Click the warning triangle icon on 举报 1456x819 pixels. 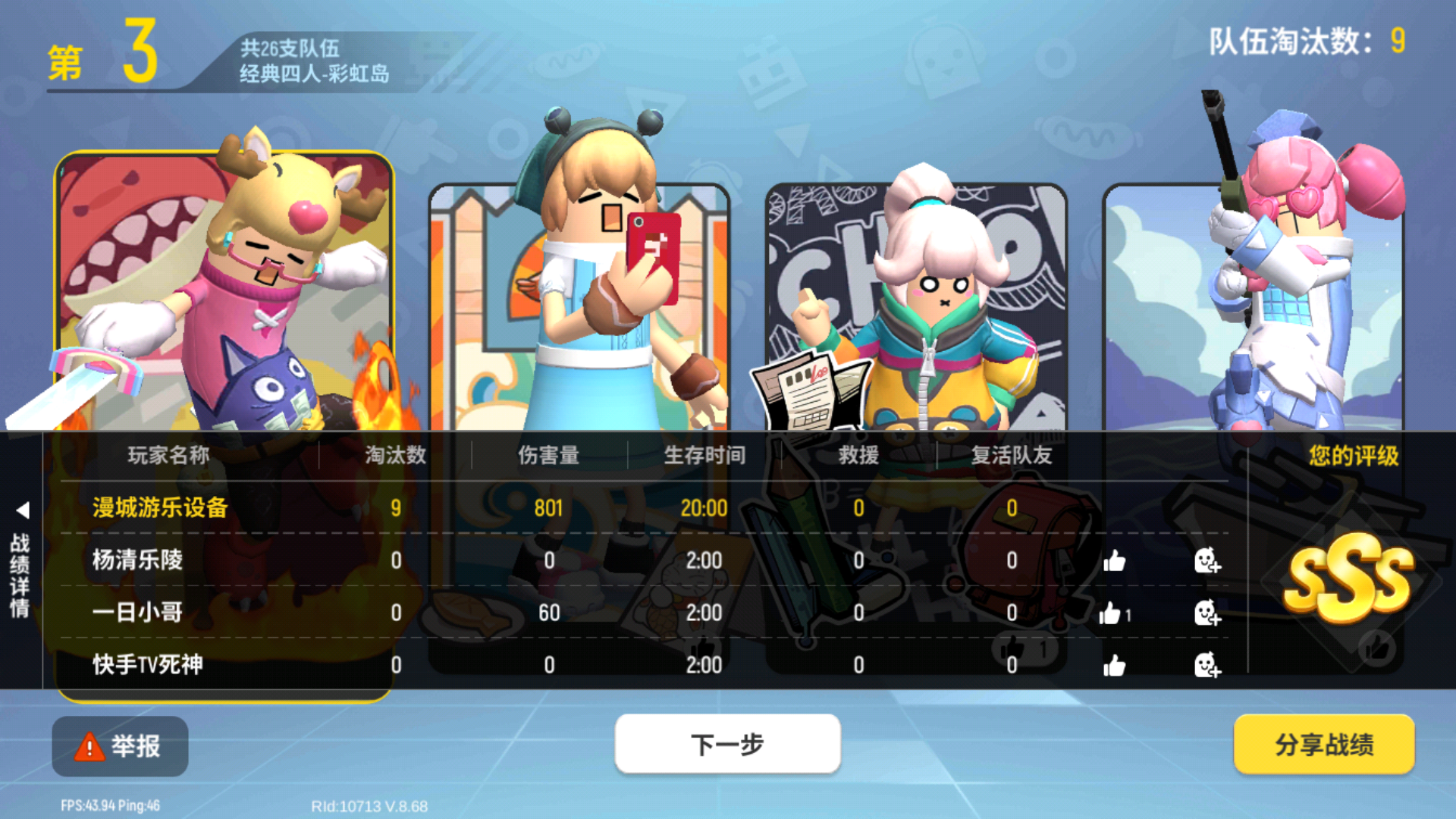pos(89,745)
